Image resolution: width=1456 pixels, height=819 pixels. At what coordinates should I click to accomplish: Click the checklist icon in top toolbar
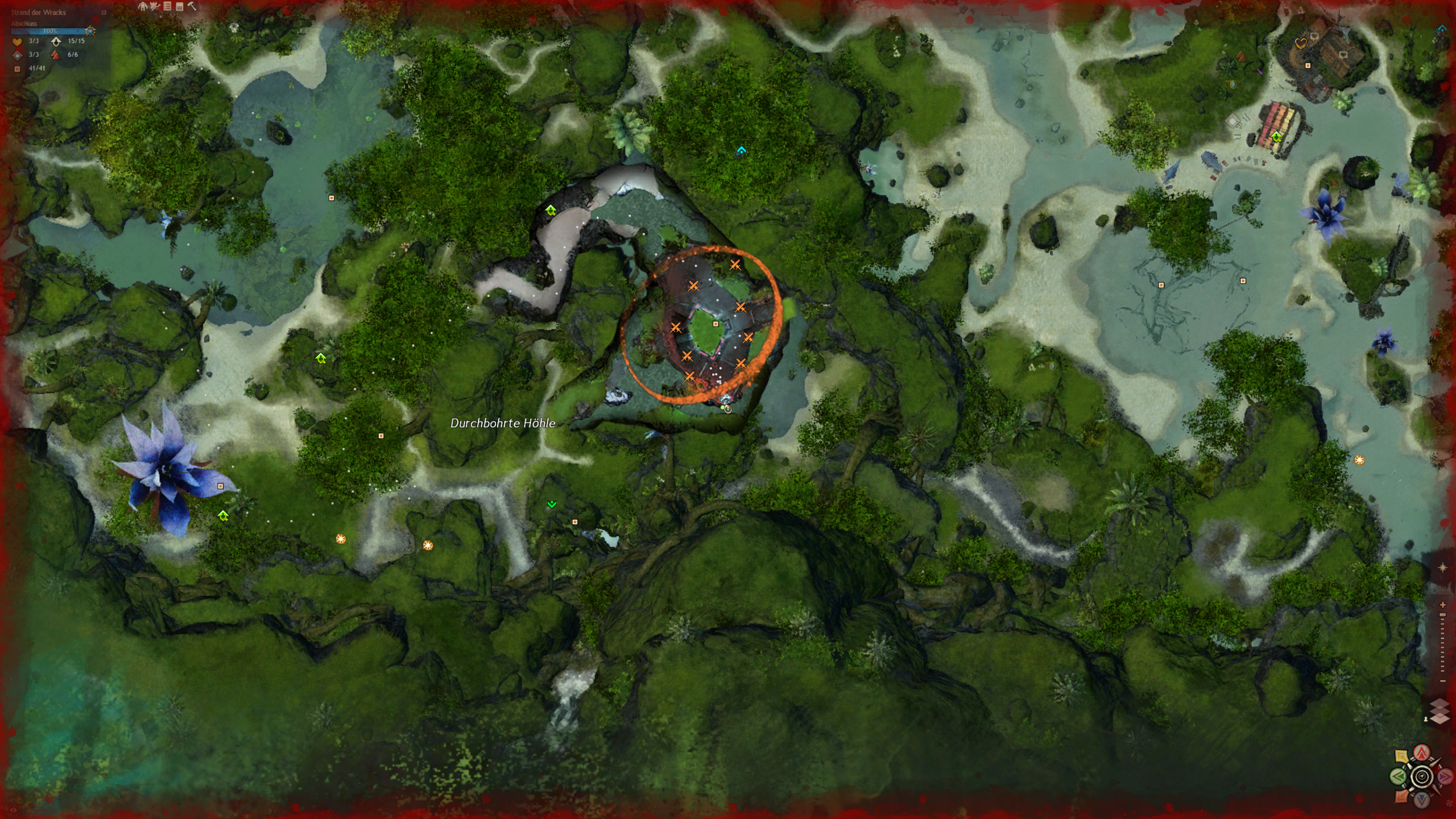point(167,6)
